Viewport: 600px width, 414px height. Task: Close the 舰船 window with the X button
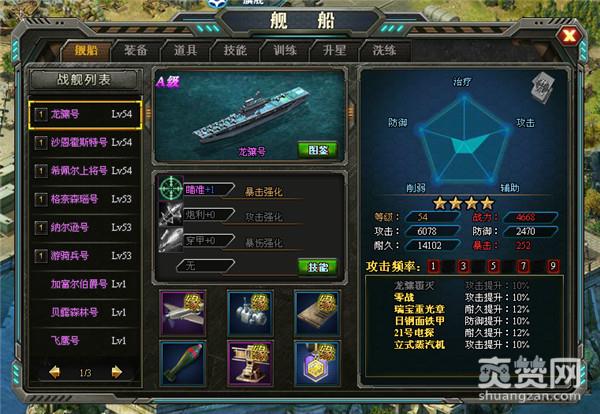coord(570,38)
